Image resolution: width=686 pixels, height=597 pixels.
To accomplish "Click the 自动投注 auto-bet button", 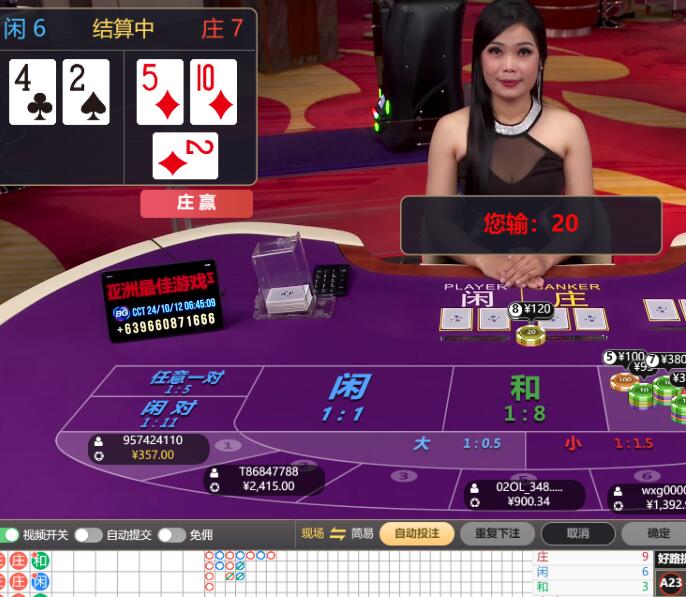I will coord(416,533).
